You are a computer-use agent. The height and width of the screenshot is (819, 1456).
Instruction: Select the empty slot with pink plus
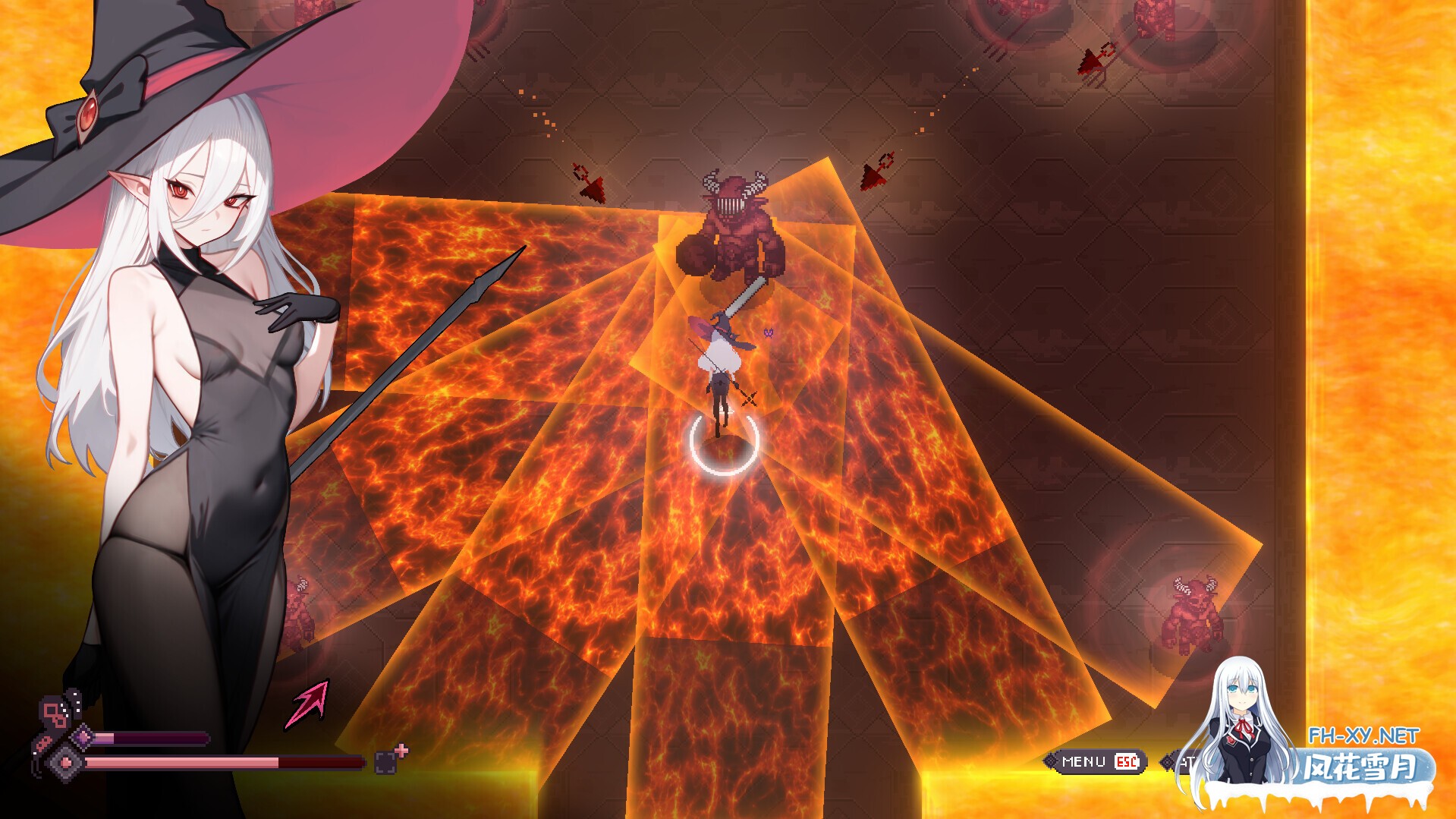pyautogui.click(x=387, y=761)
